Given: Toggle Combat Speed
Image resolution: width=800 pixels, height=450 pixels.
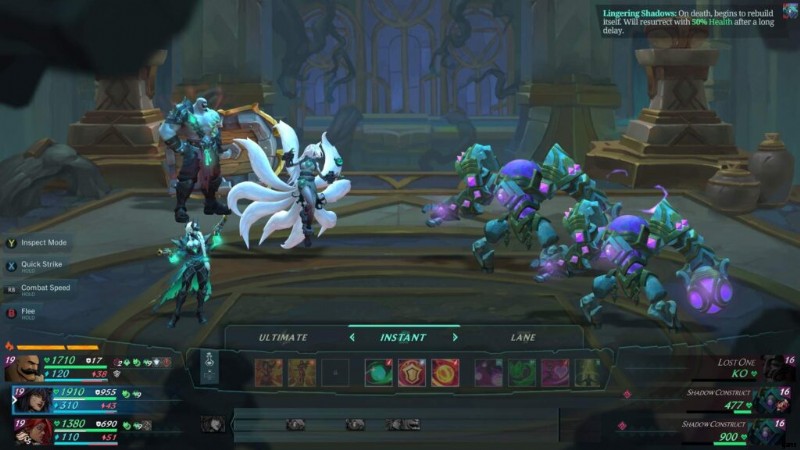Looking at the screenshot, I should point(12,289).
